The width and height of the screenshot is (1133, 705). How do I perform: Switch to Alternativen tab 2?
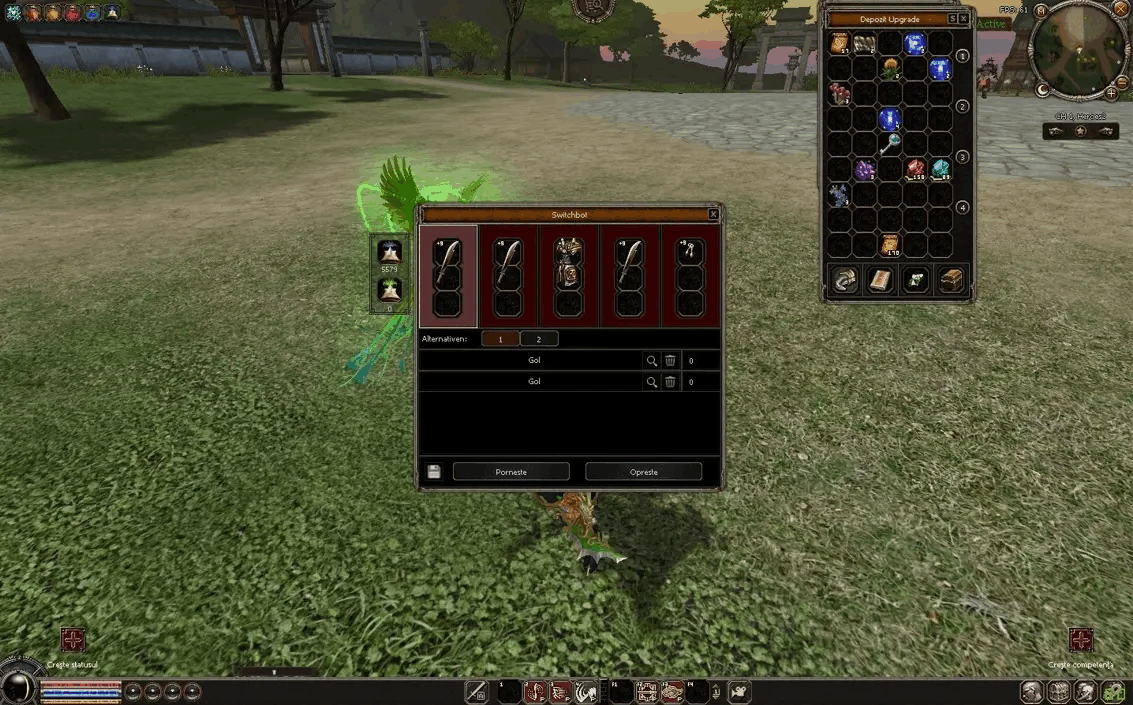point(539,339)
